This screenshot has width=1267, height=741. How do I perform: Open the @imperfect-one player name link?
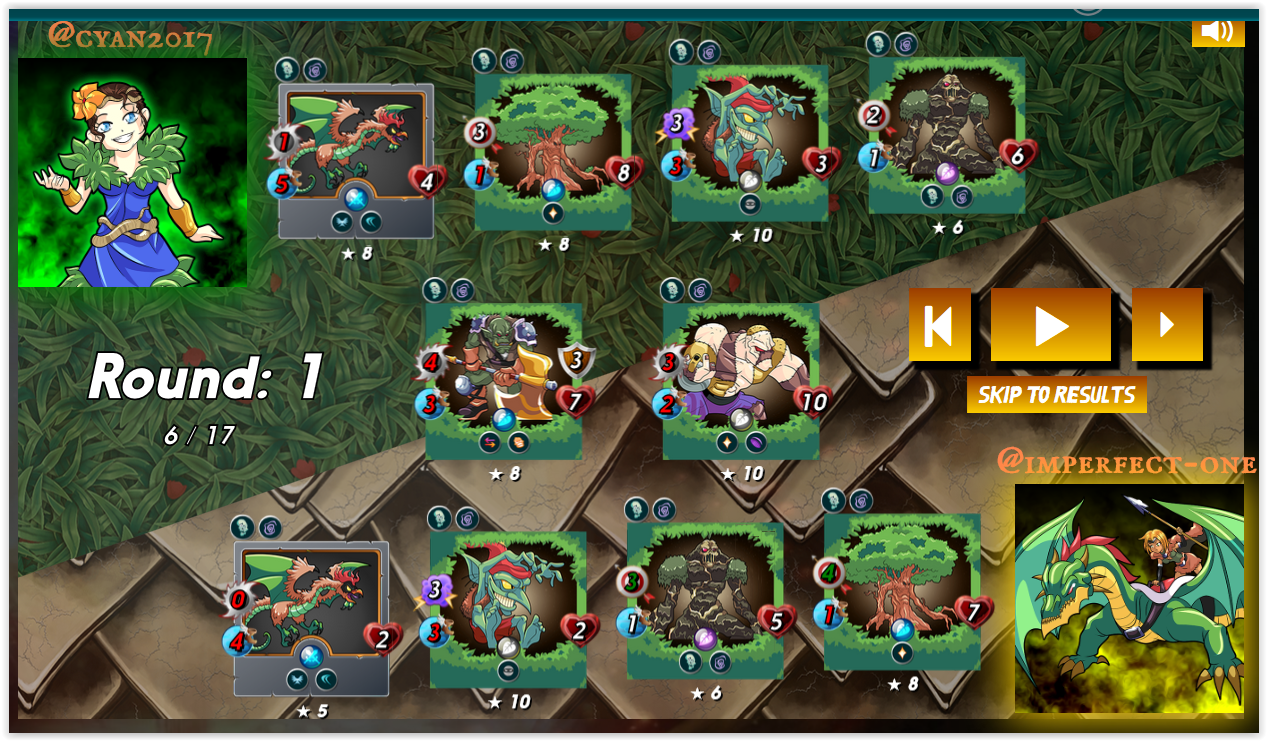1126,464
